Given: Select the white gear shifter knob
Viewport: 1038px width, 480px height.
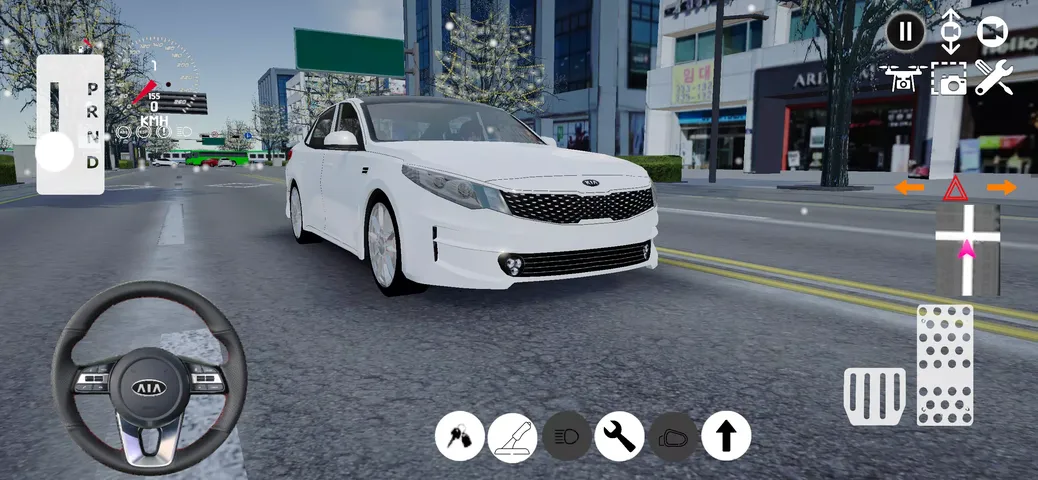Looking at the screenshot, I should click(x=55, y=152).
